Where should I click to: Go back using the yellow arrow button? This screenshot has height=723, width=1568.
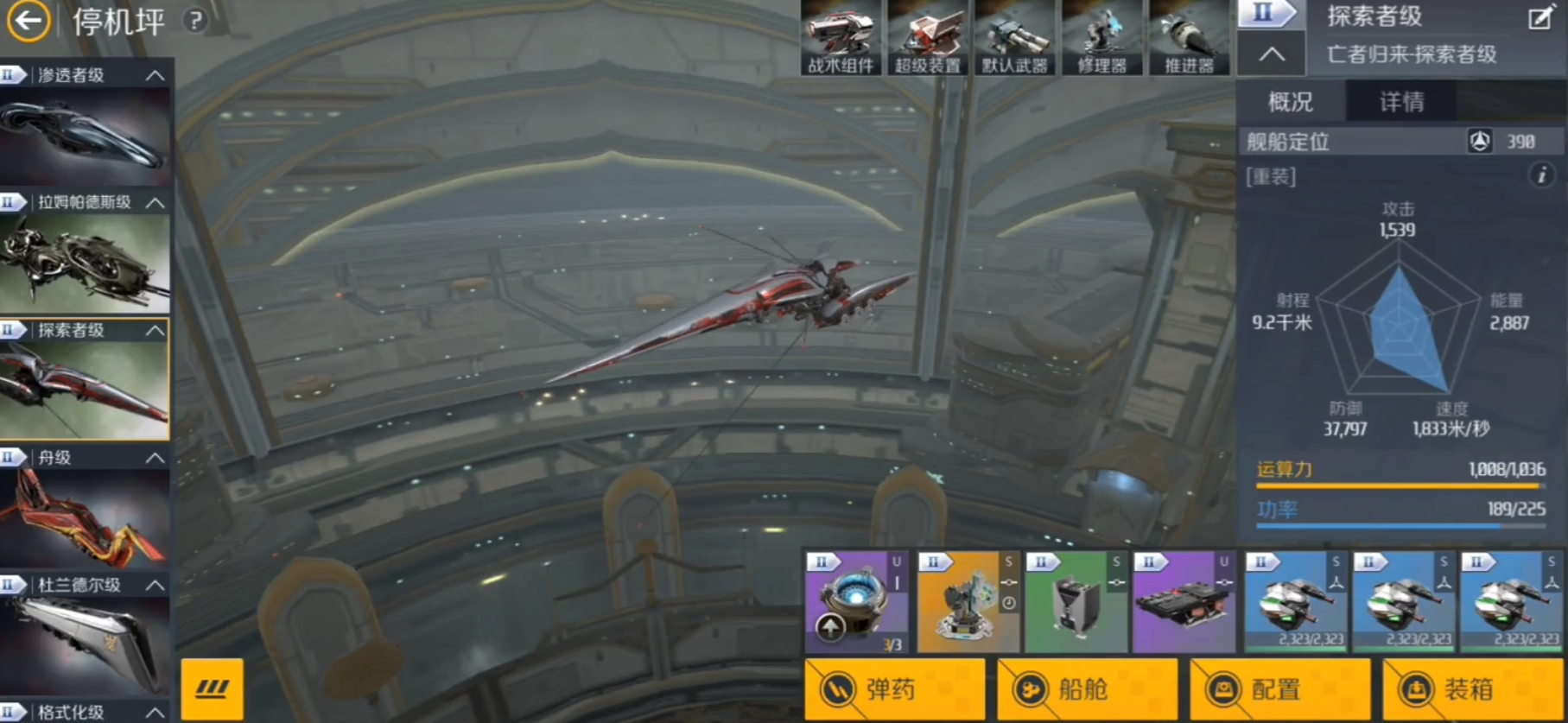pyautogui.click(x=29, y=21)
